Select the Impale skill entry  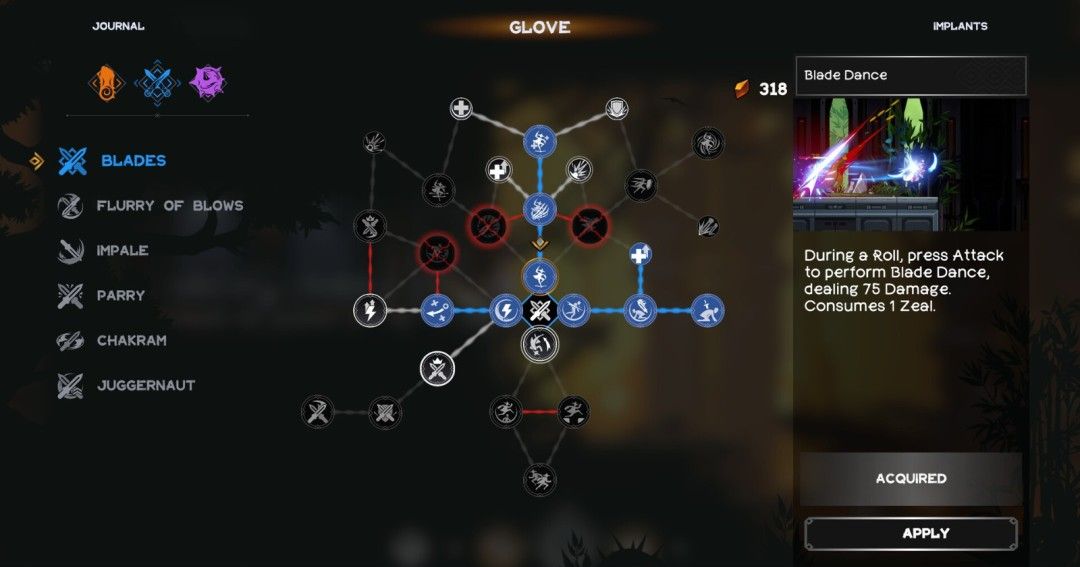click(x=122, y=251)
